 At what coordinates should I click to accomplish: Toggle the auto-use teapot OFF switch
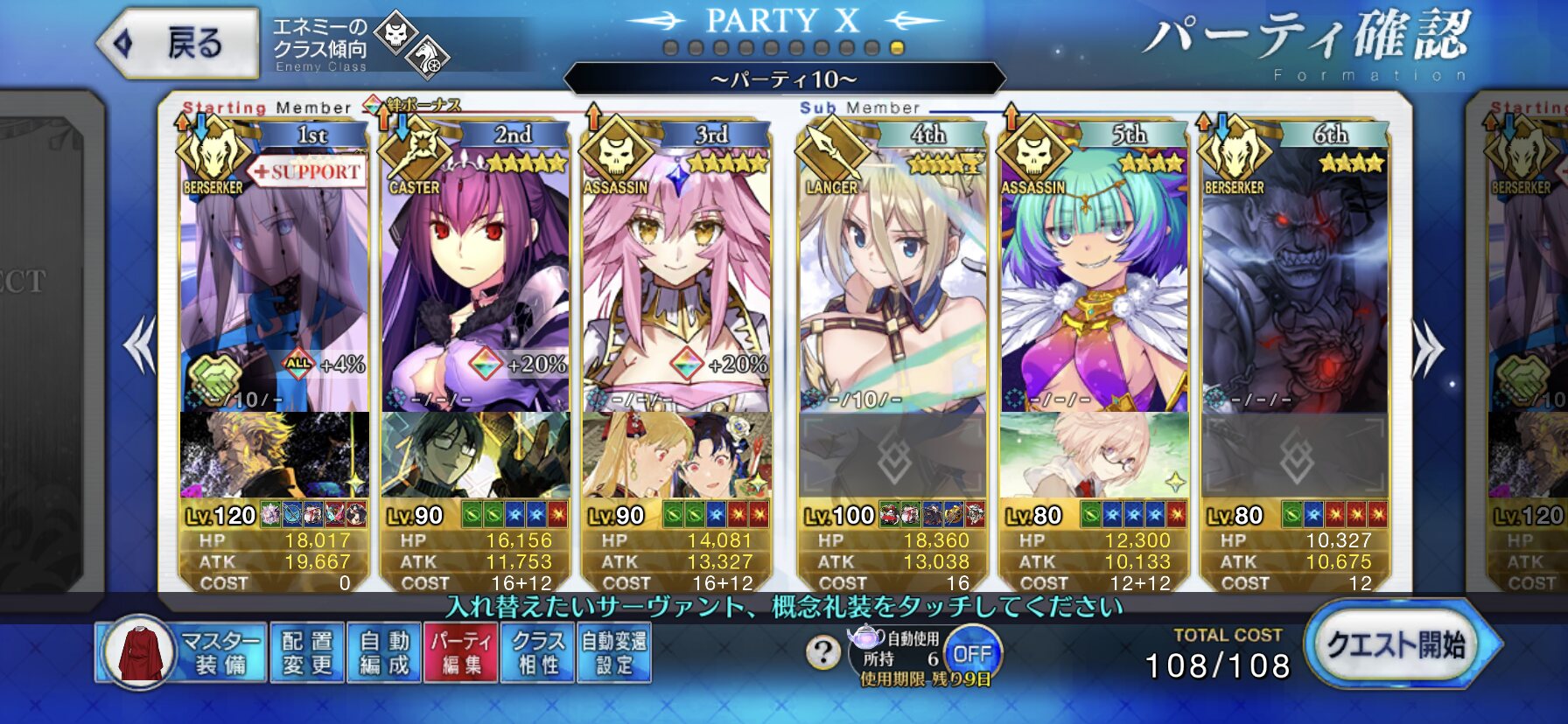pos(971,653)
